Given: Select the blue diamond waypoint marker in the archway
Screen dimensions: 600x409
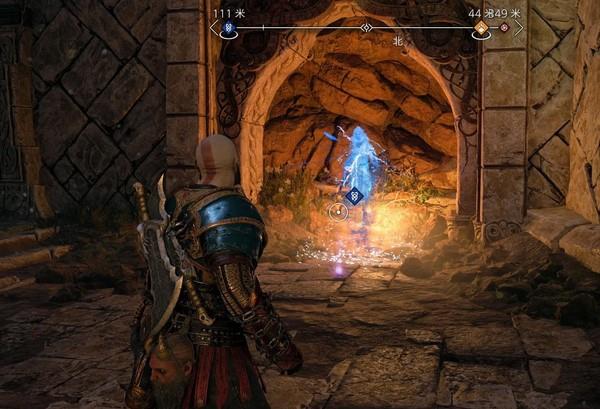Looking at the screenshot, I should (x=353, y=196).
